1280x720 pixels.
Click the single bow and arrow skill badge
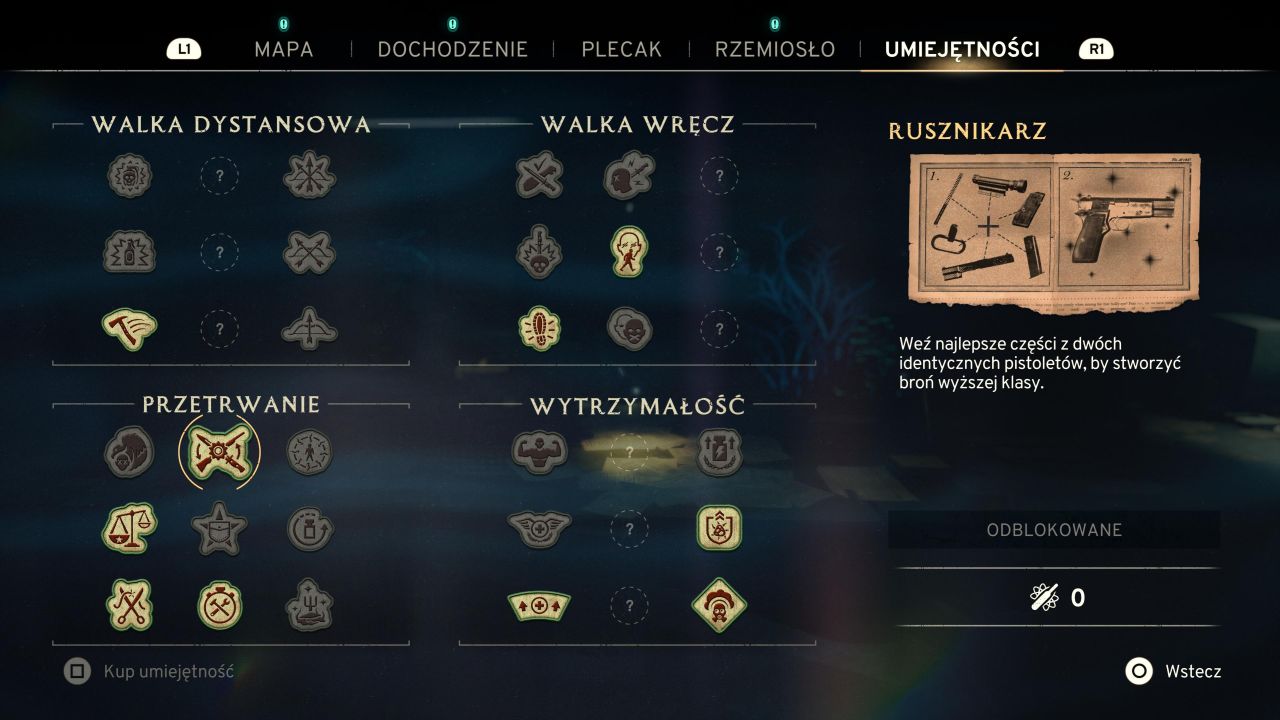point(309,327)
